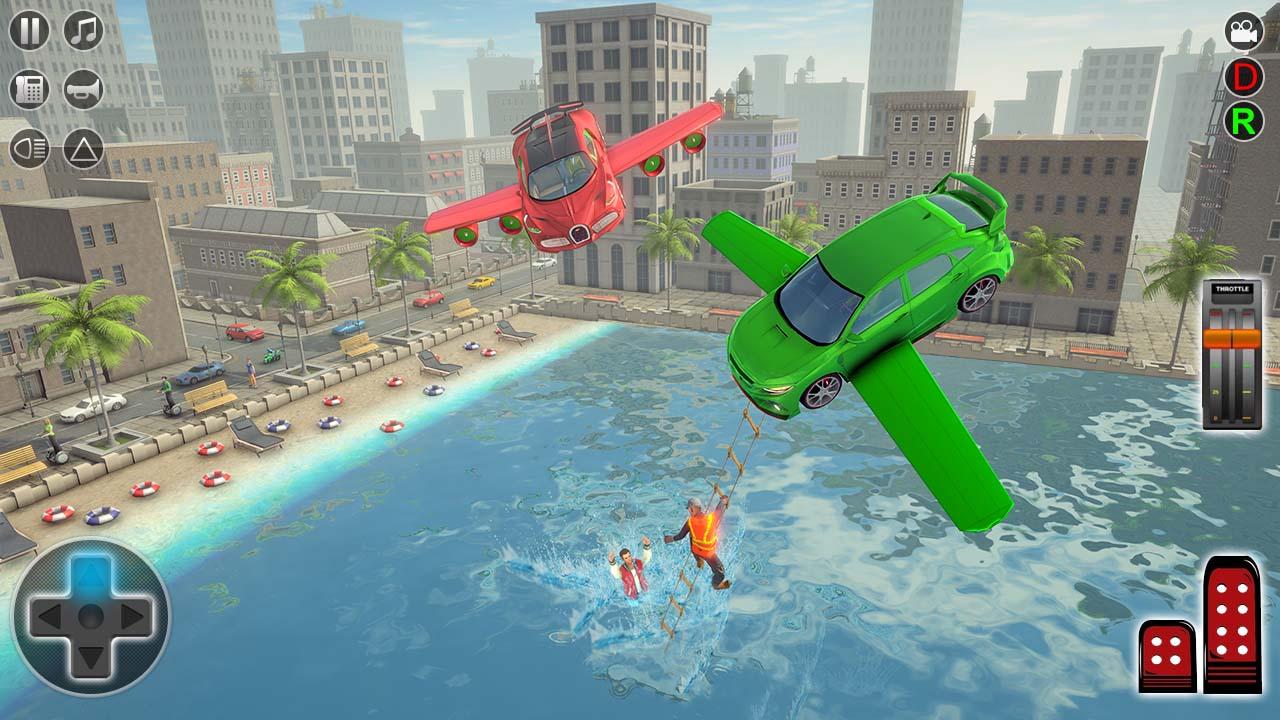Toggle the camera view with the video icon
1280x720 pixels.
point(1243,32)
